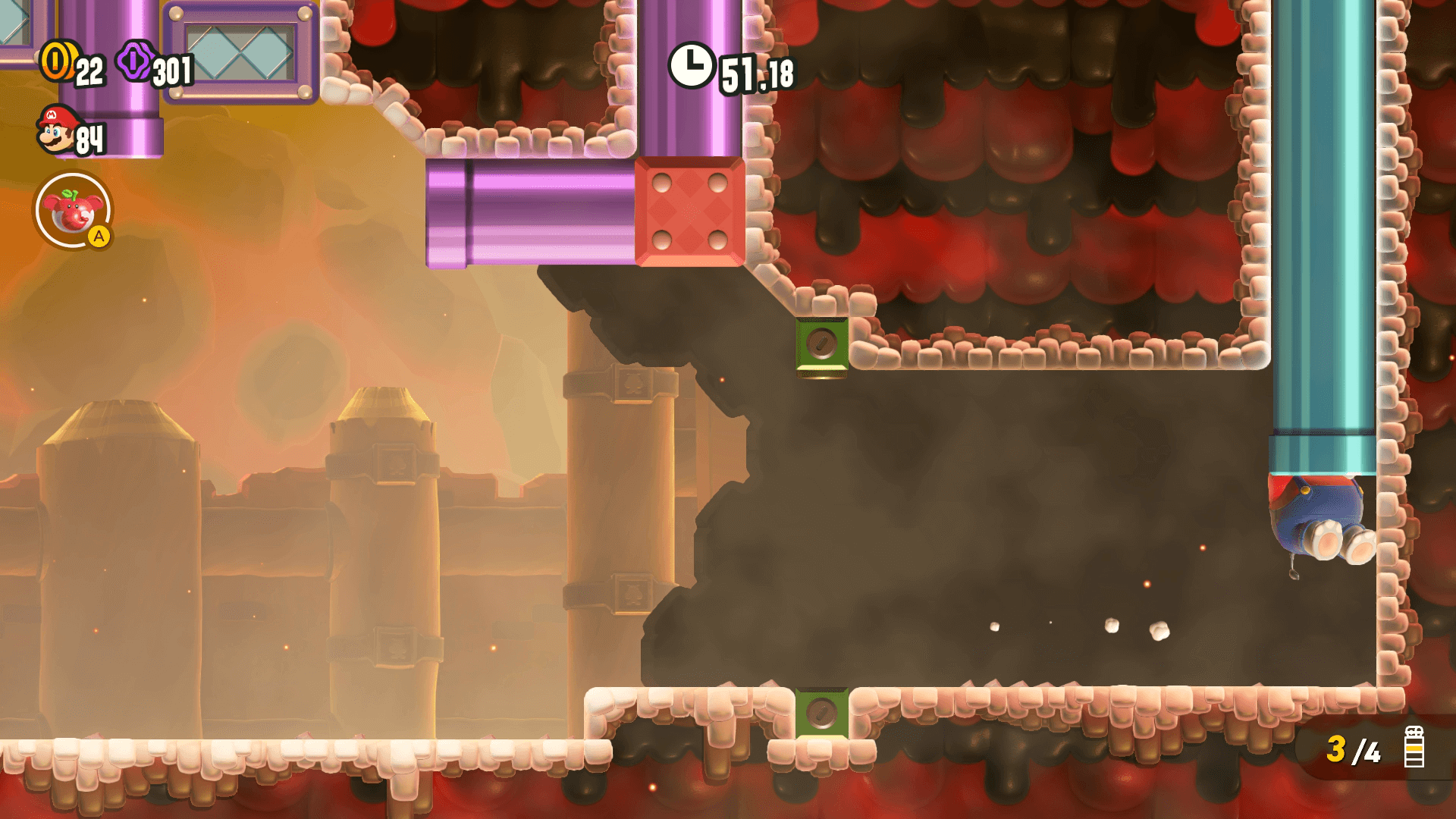The image size is (1456, 819).
Task: Click the purple flower coin icon
Action: (135, 62)
